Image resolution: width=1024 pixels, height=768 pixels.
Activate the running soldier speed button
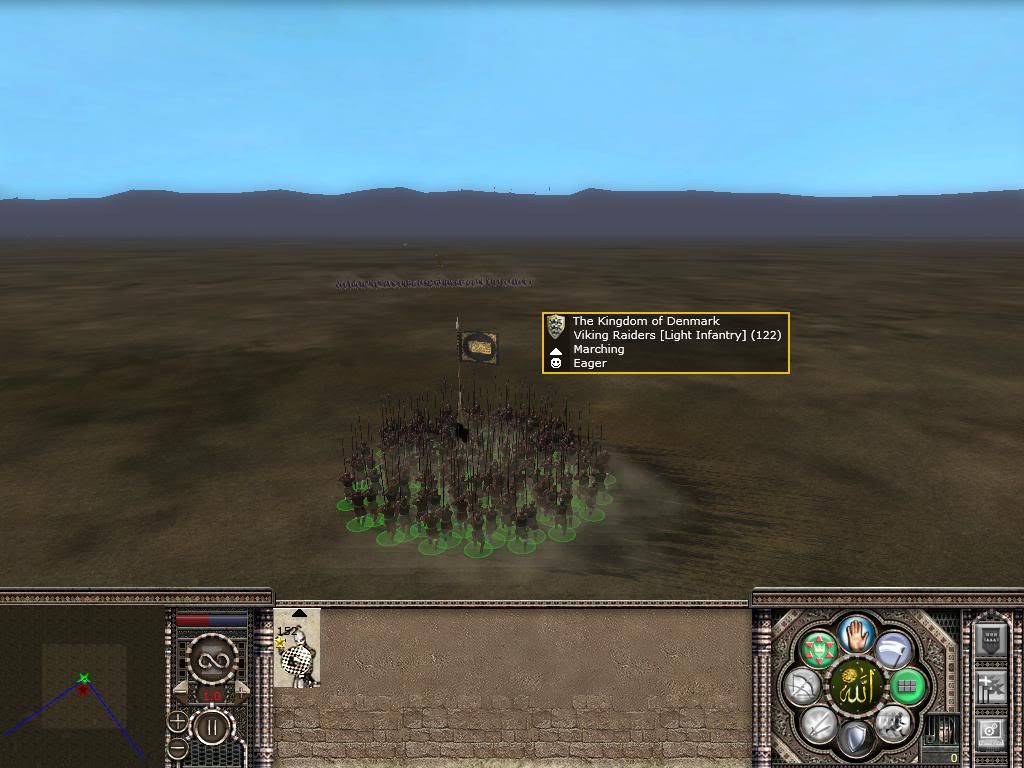pyautogui.click(x=892, y=724)
